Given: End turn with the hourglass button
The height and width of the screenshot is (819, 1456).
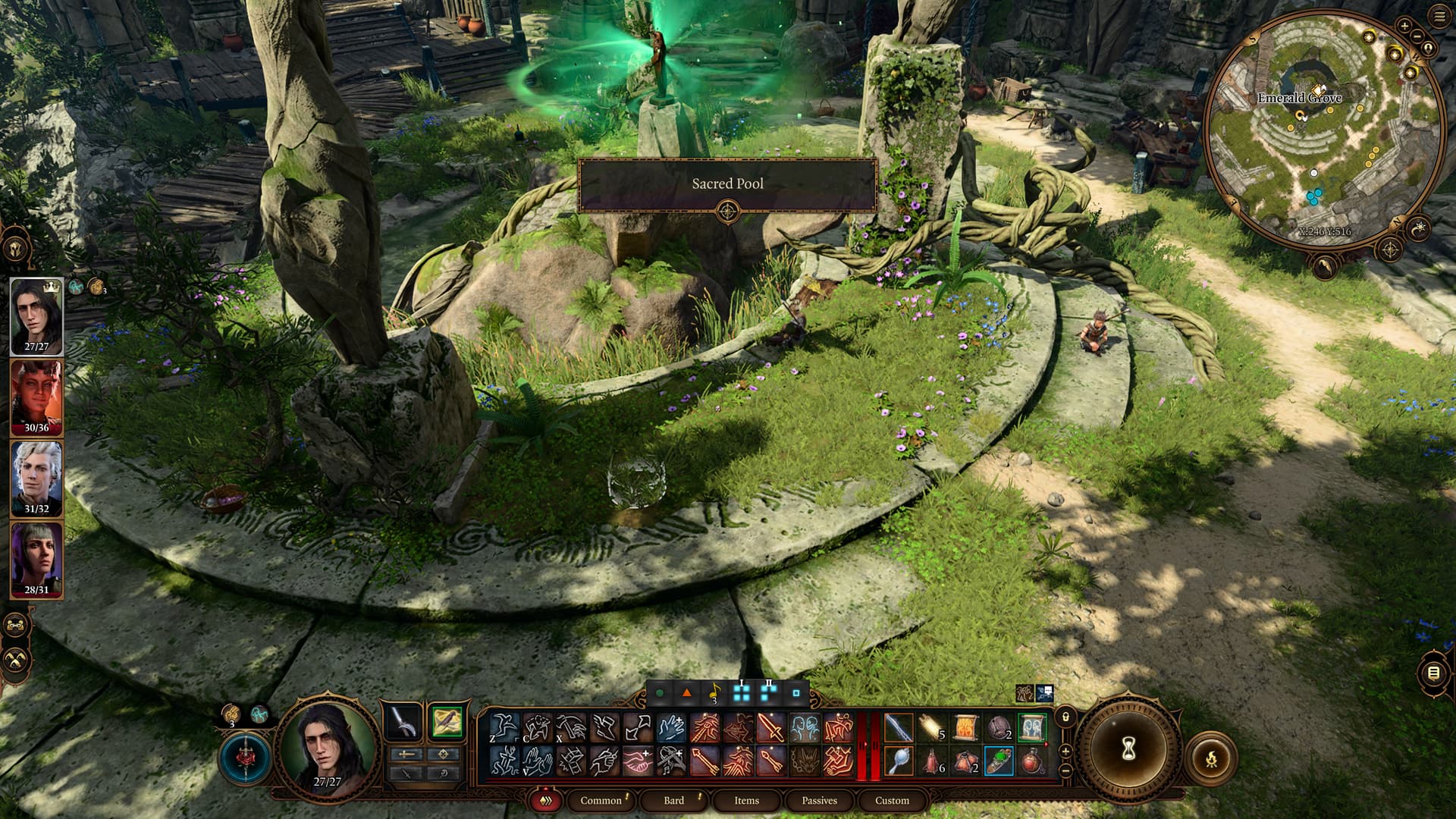Looking at the screenshot, I should 1128,749.
